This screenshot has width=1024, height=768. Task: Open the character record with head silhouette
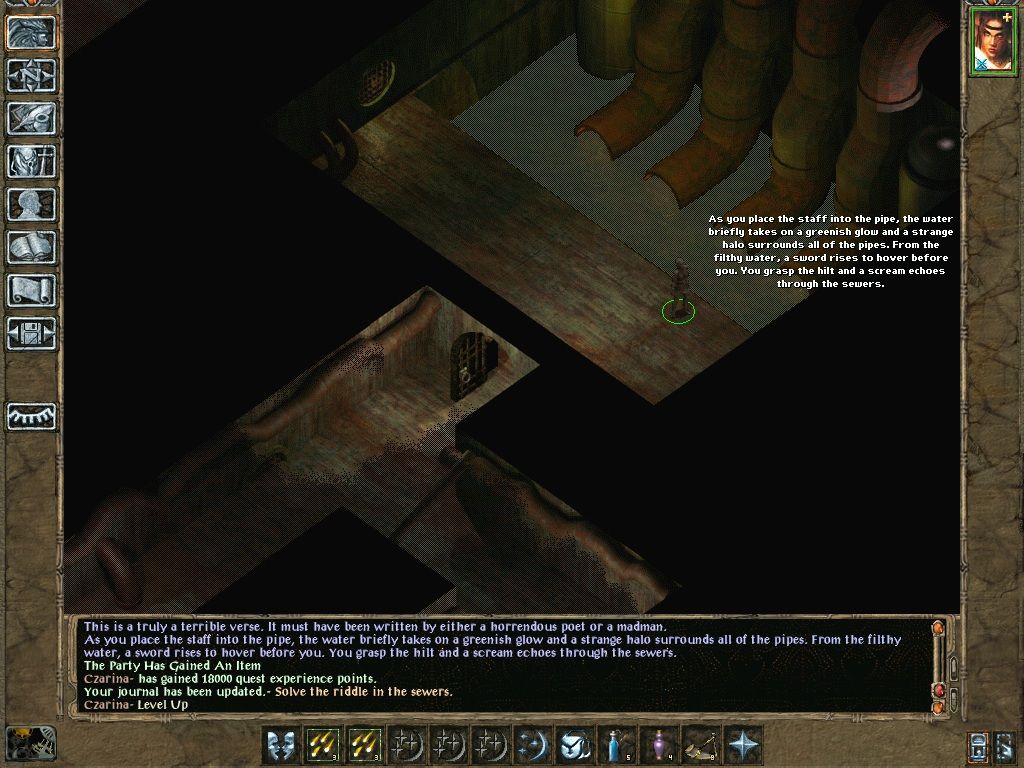[x=31, y=205]
